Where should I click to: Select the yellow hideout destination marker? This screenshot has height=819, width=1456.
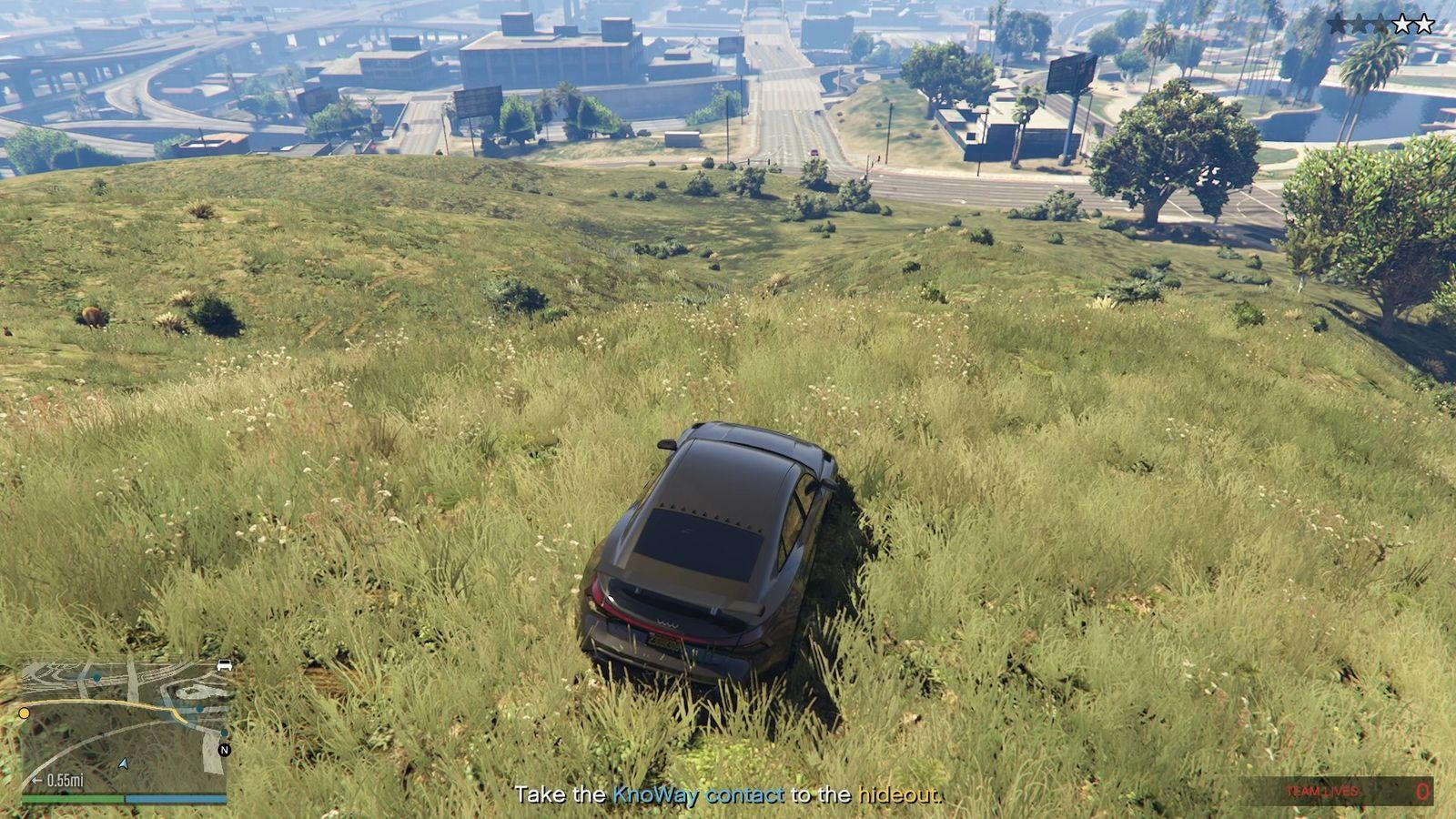(25, 713)
